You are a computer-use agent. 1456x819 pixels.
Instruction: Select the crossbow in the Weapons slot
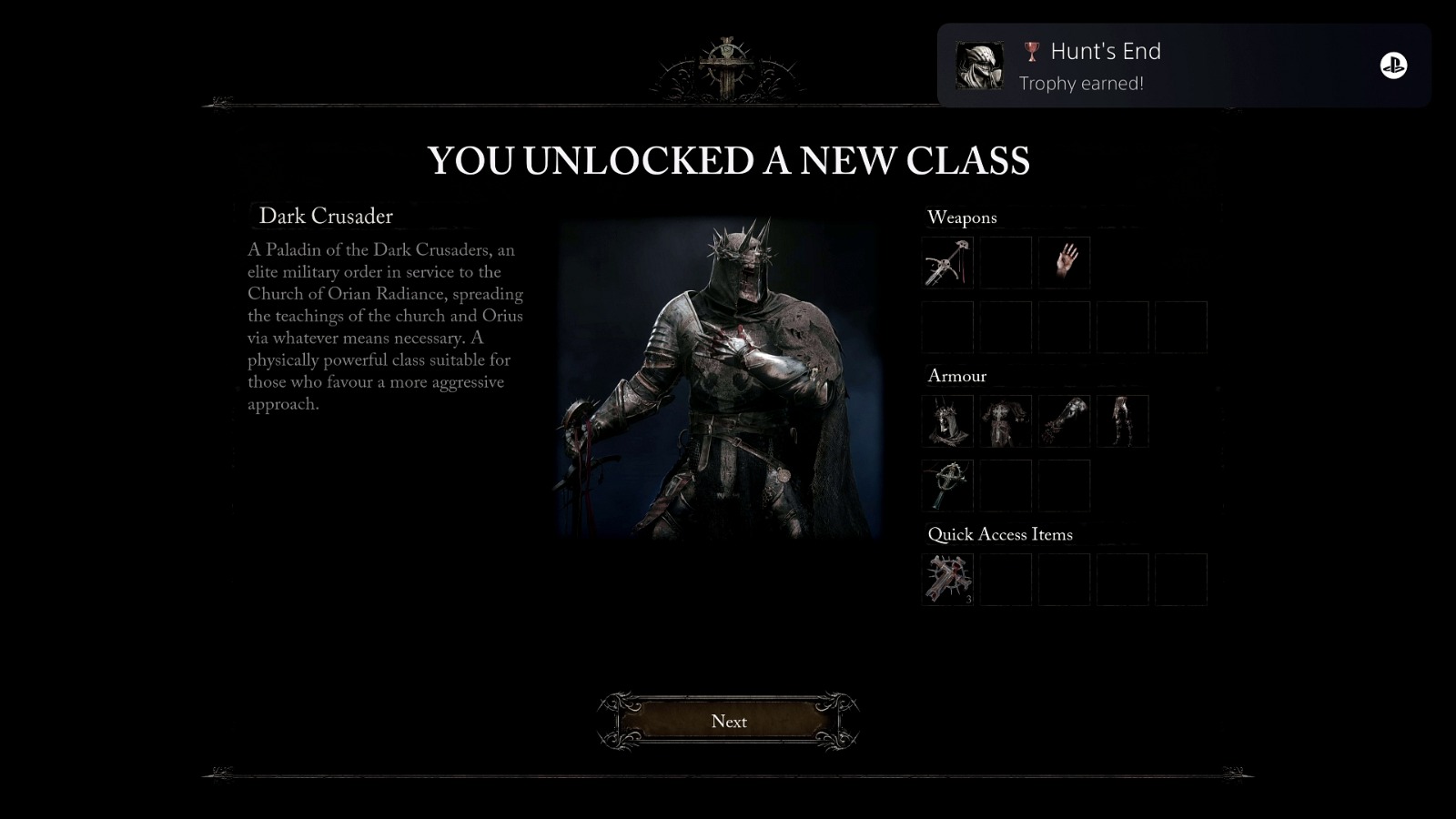[x=947, y=262]
